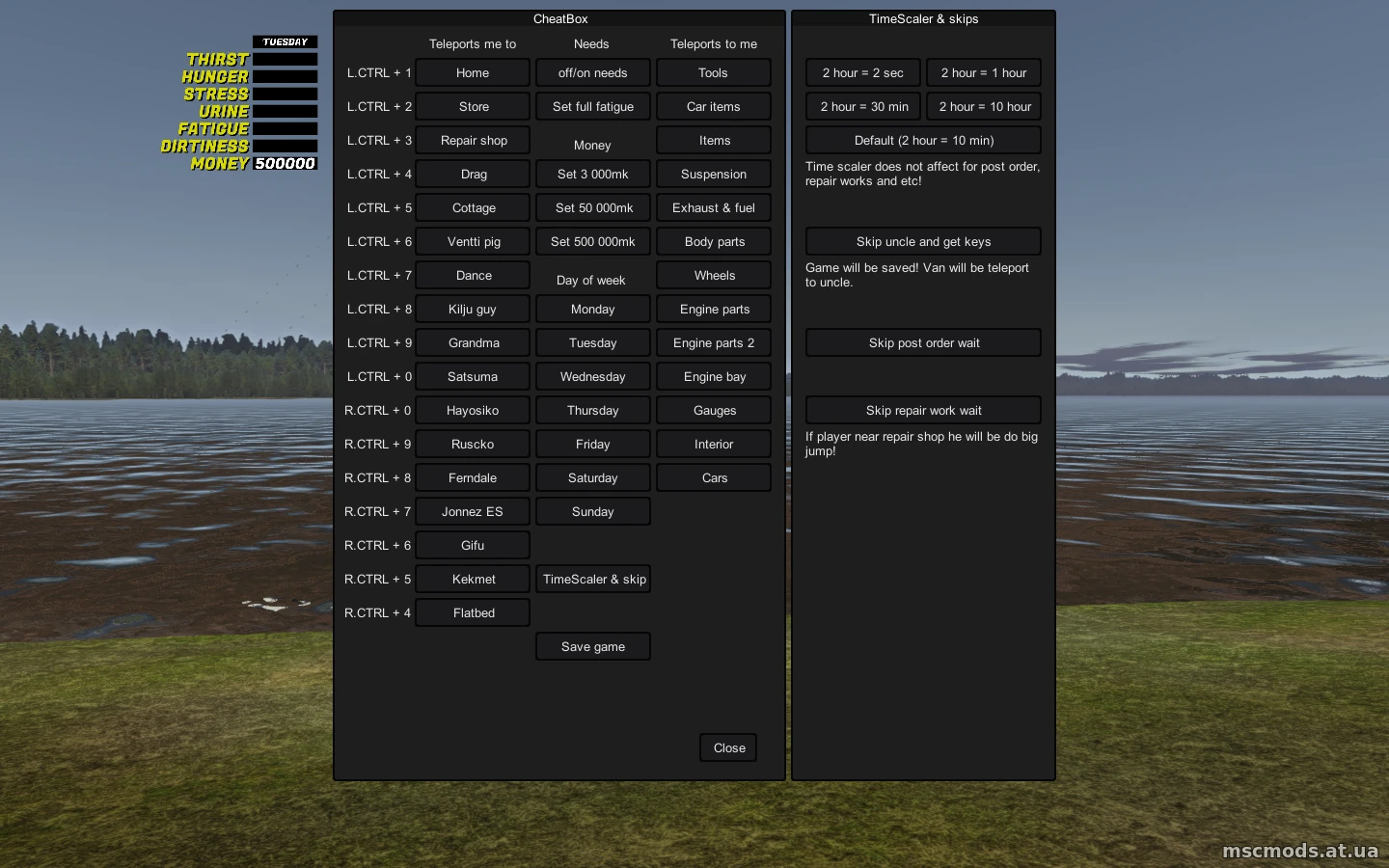Select Friday as the day of week
1389x868 pixels.
[592, 444]
